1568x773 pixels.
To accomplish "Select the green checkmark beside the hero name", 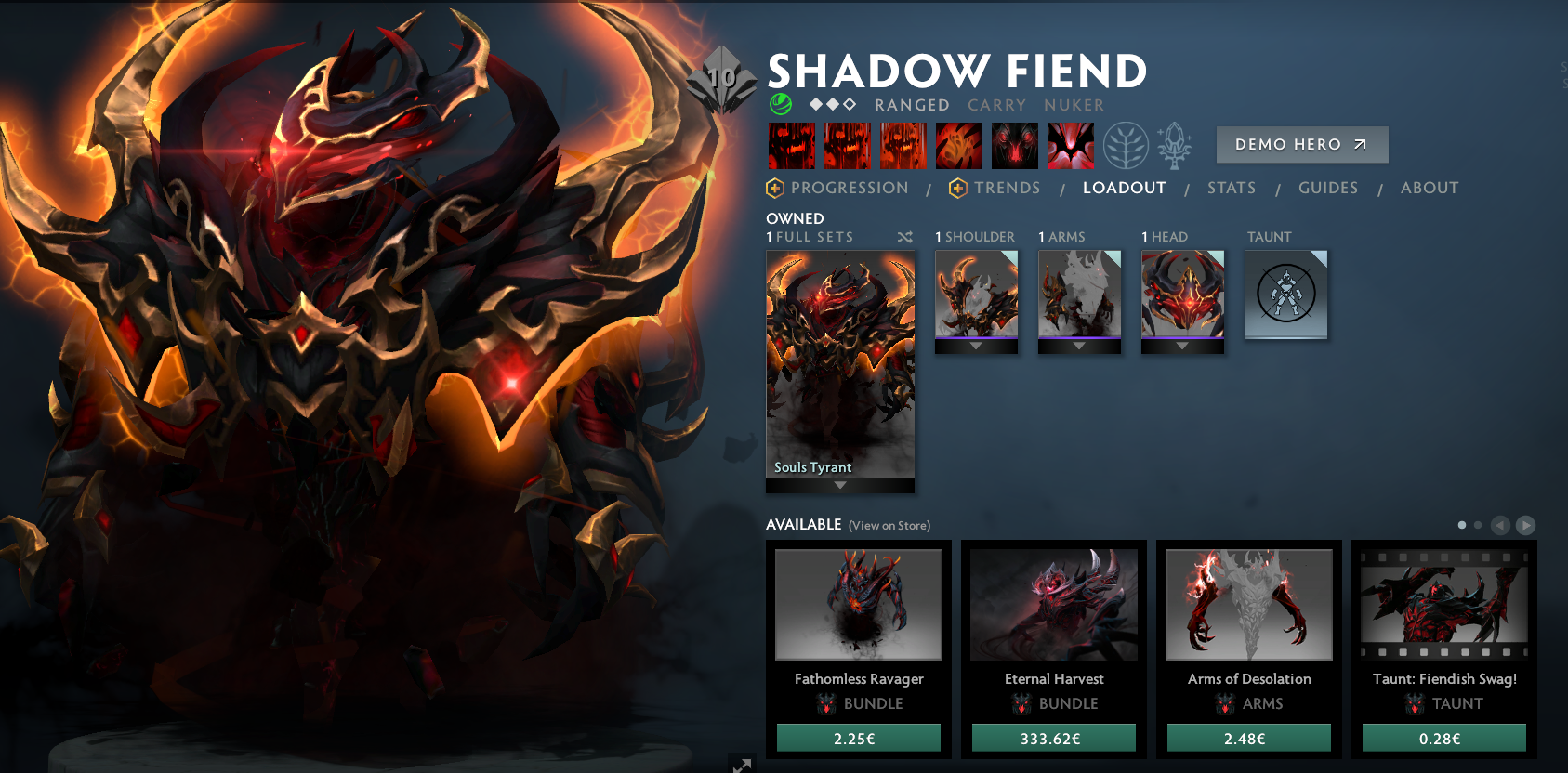I will pyautogui.click(x=781, y=104).
